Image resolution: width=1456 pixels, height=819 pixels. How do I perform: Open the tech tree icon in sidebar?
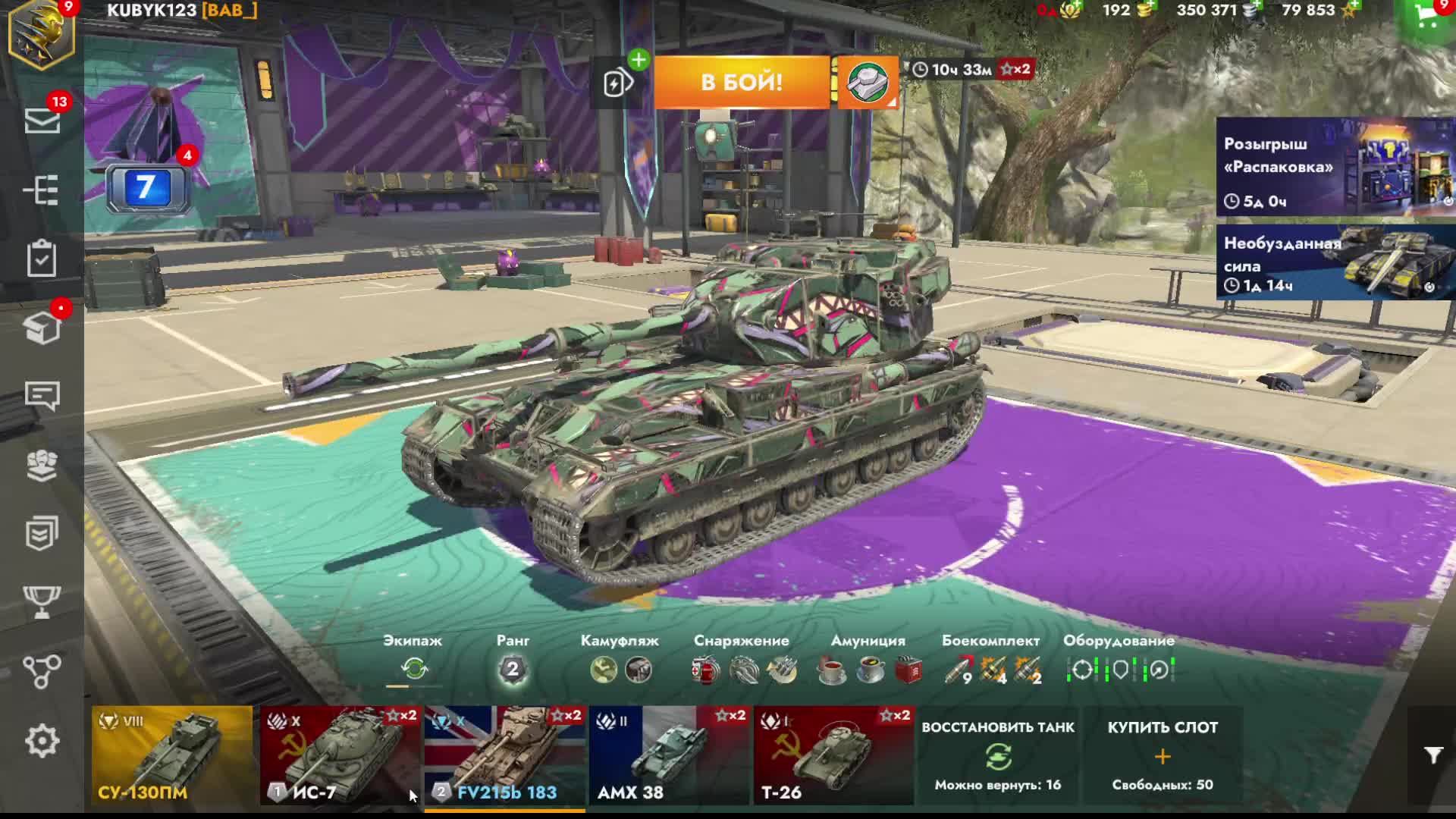coord(42,190)
